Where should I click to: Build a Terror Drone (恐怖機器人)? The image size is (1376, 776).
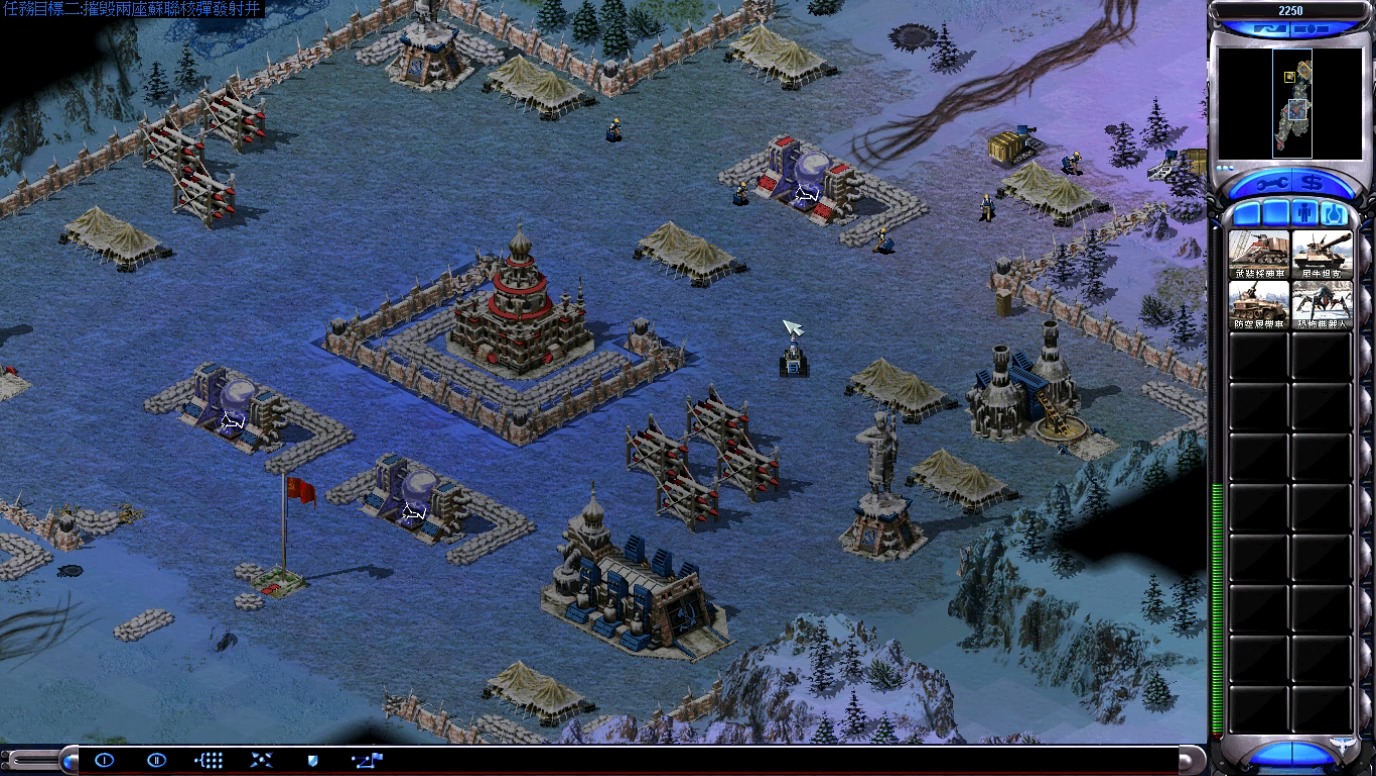[x=1321, y=305]
